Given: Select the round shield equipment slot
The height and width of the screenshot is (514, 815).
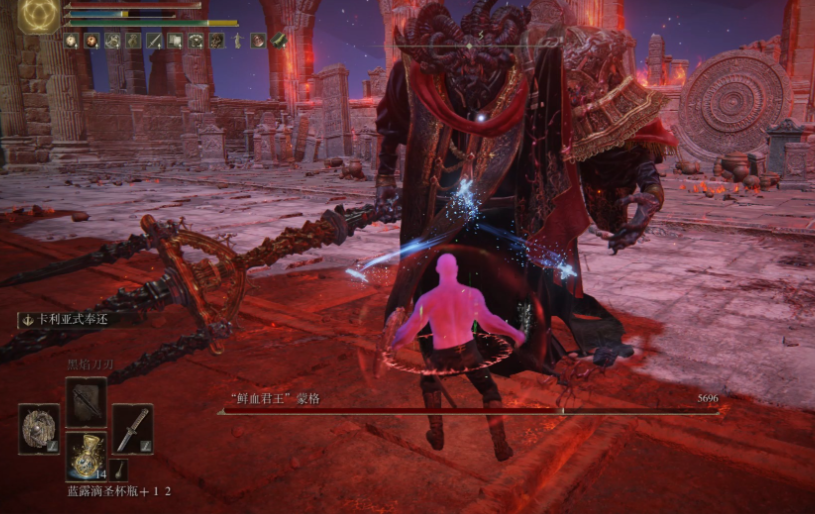Looking at the screenshot, I should [x=39, y=428].
